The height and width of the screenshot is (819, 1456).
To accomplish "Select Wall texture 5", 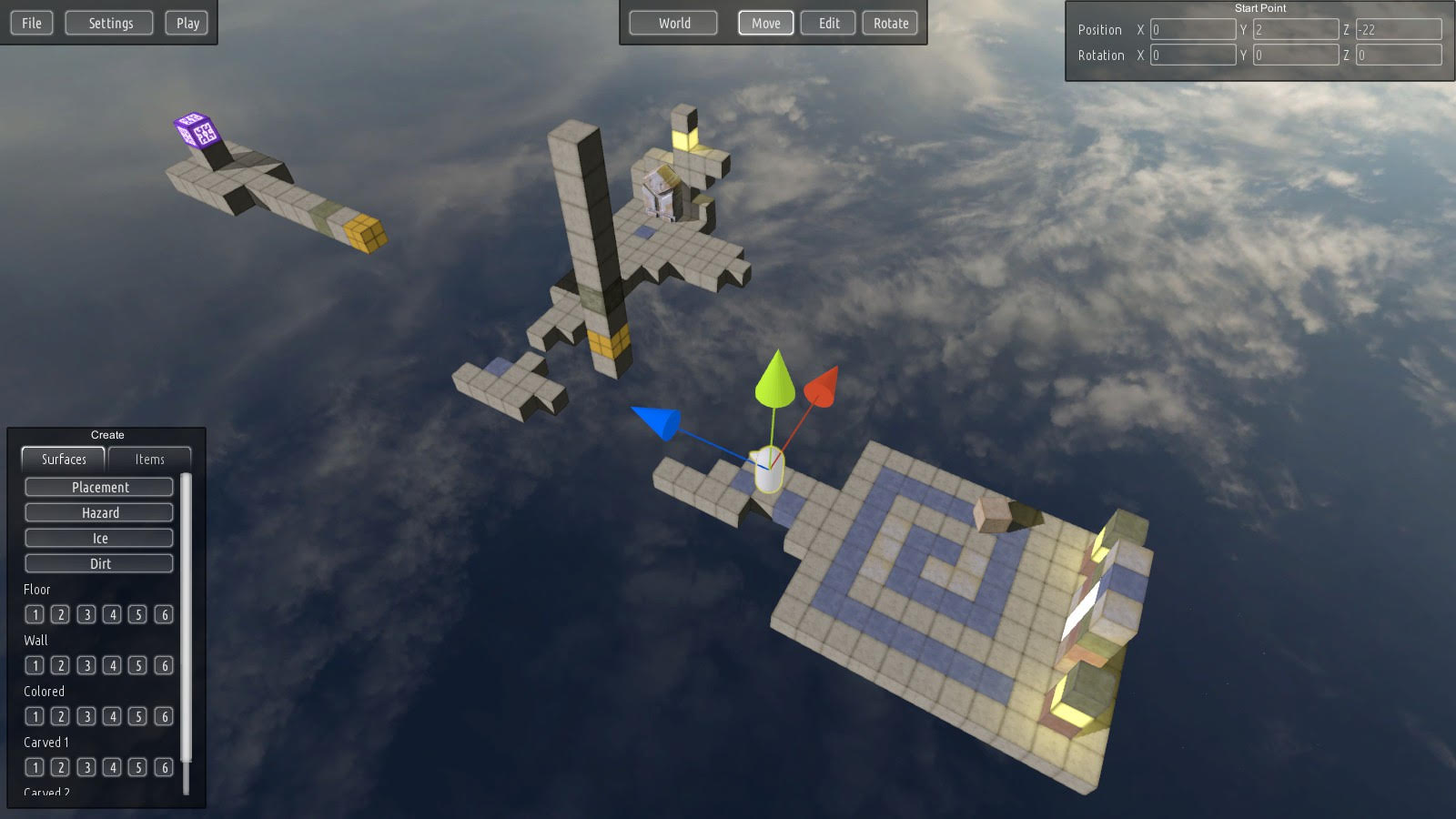I will point(138,665).
